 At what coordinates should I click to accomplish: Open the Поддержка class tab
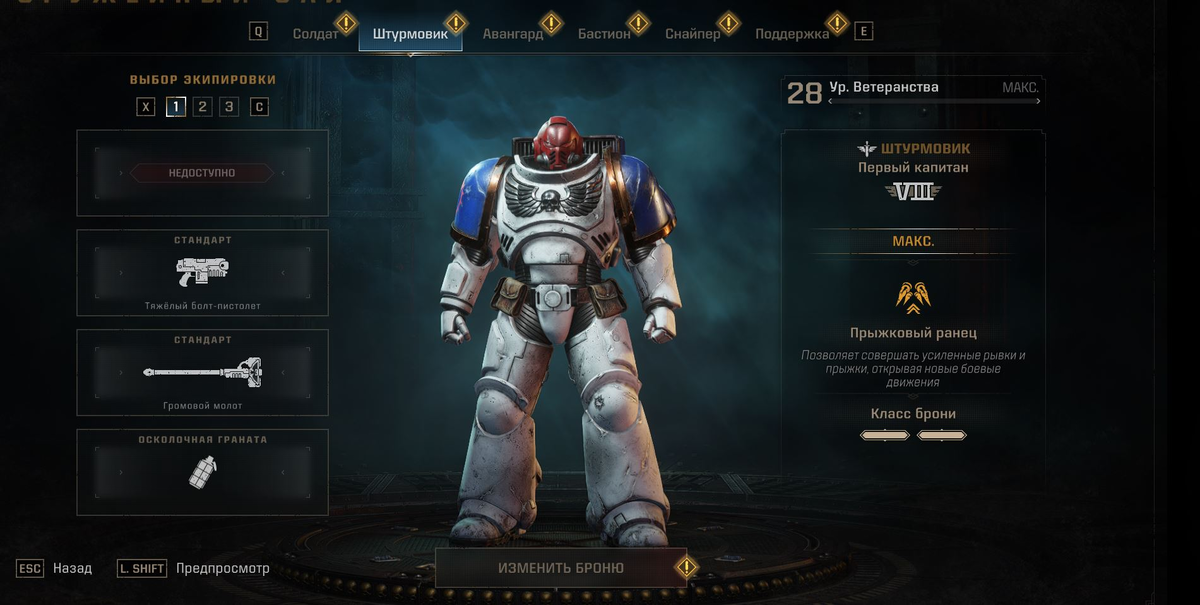791,33
